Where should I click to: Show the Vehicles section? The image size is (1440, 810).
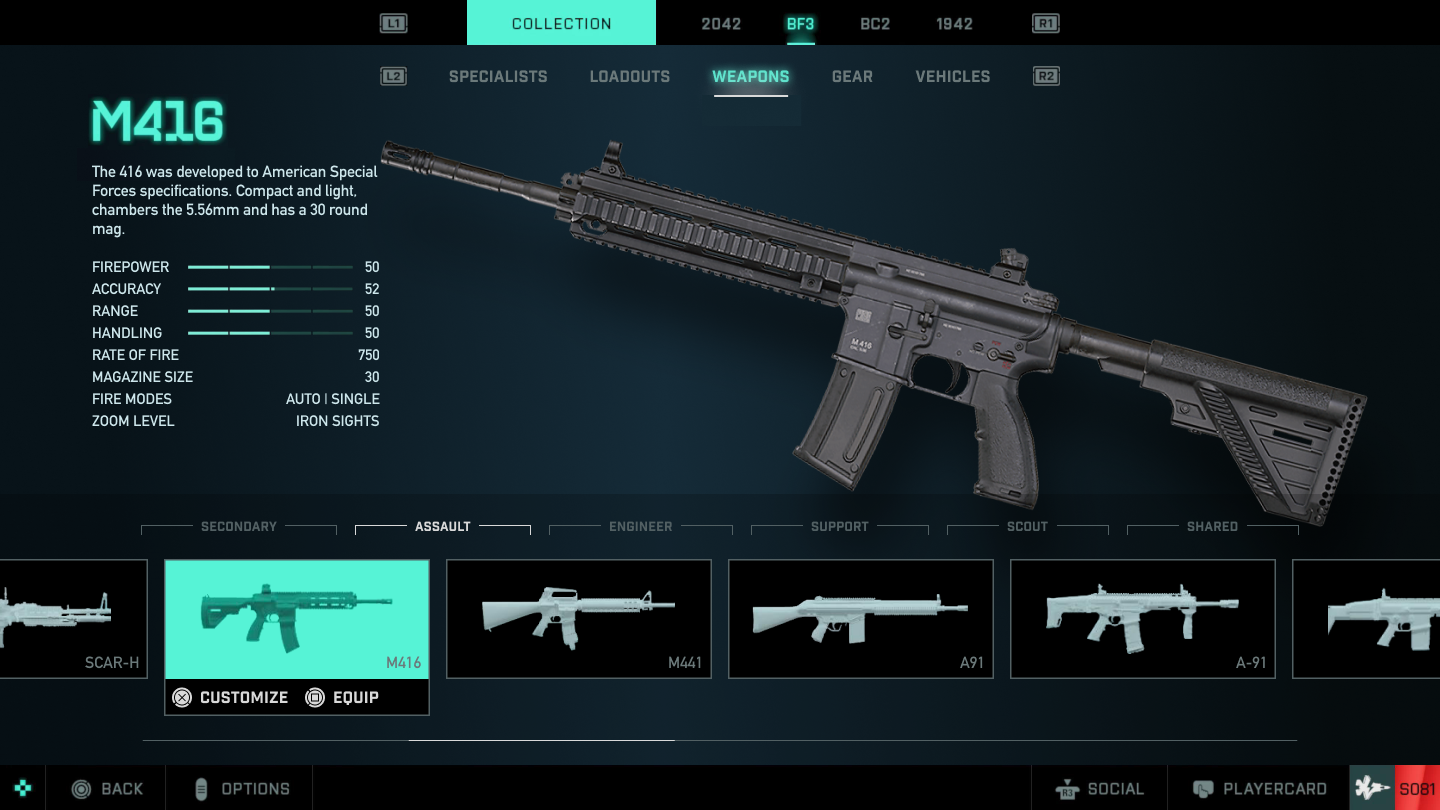(953, 76)
